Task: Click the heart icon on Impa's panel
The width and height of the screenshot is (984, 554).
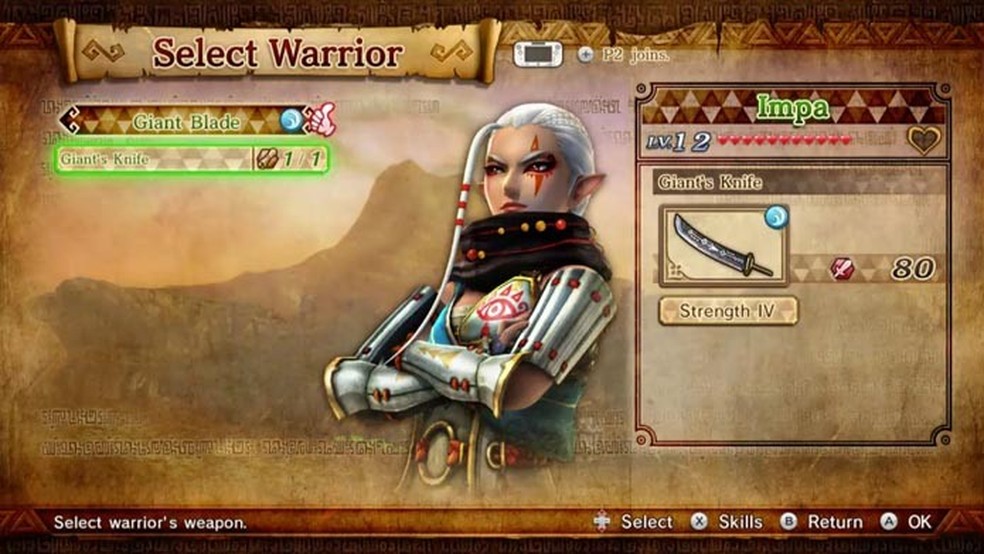Action: tap(923, 141)
